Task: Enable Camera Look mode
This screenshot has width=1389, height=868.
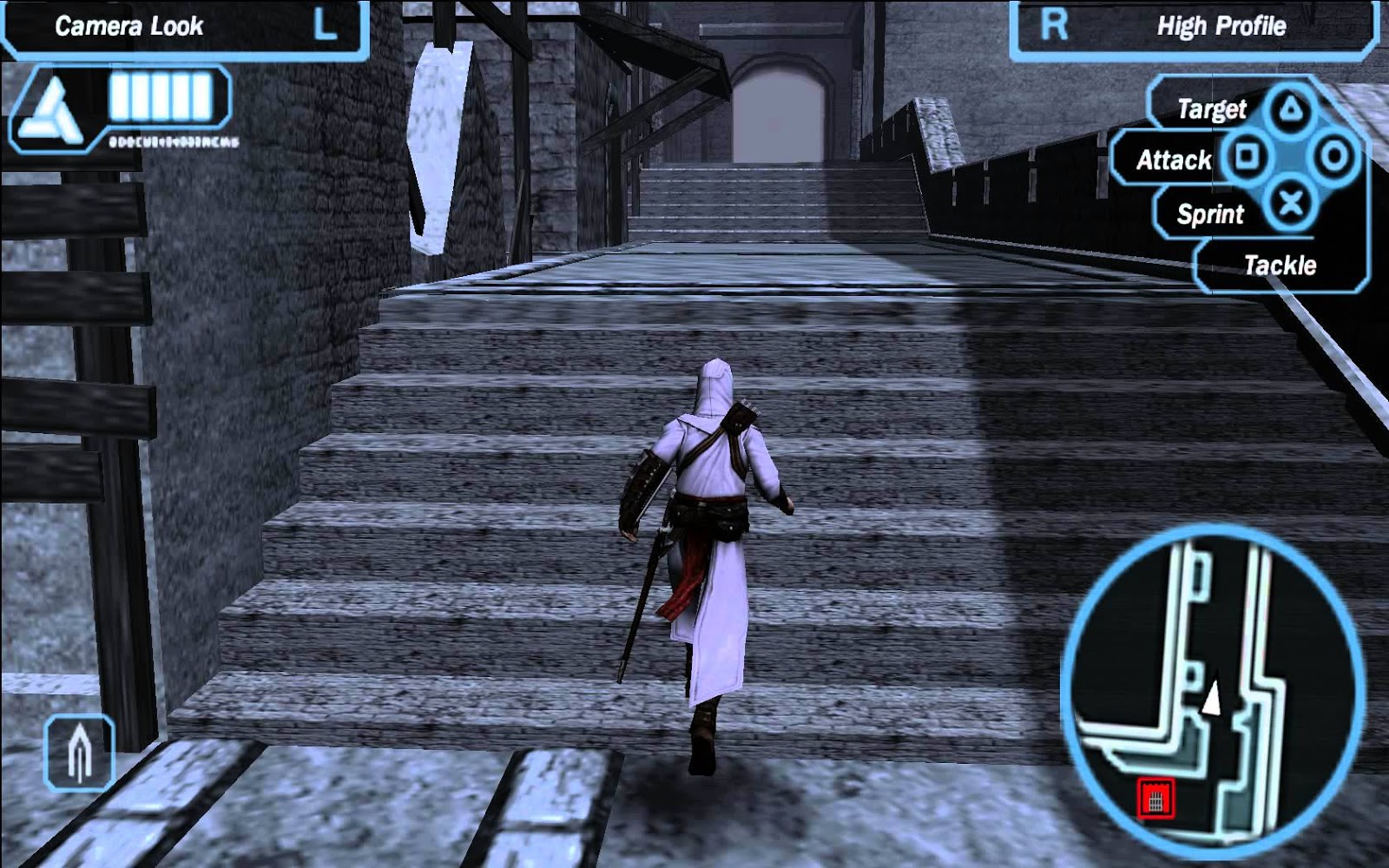Action: [130, 27]
